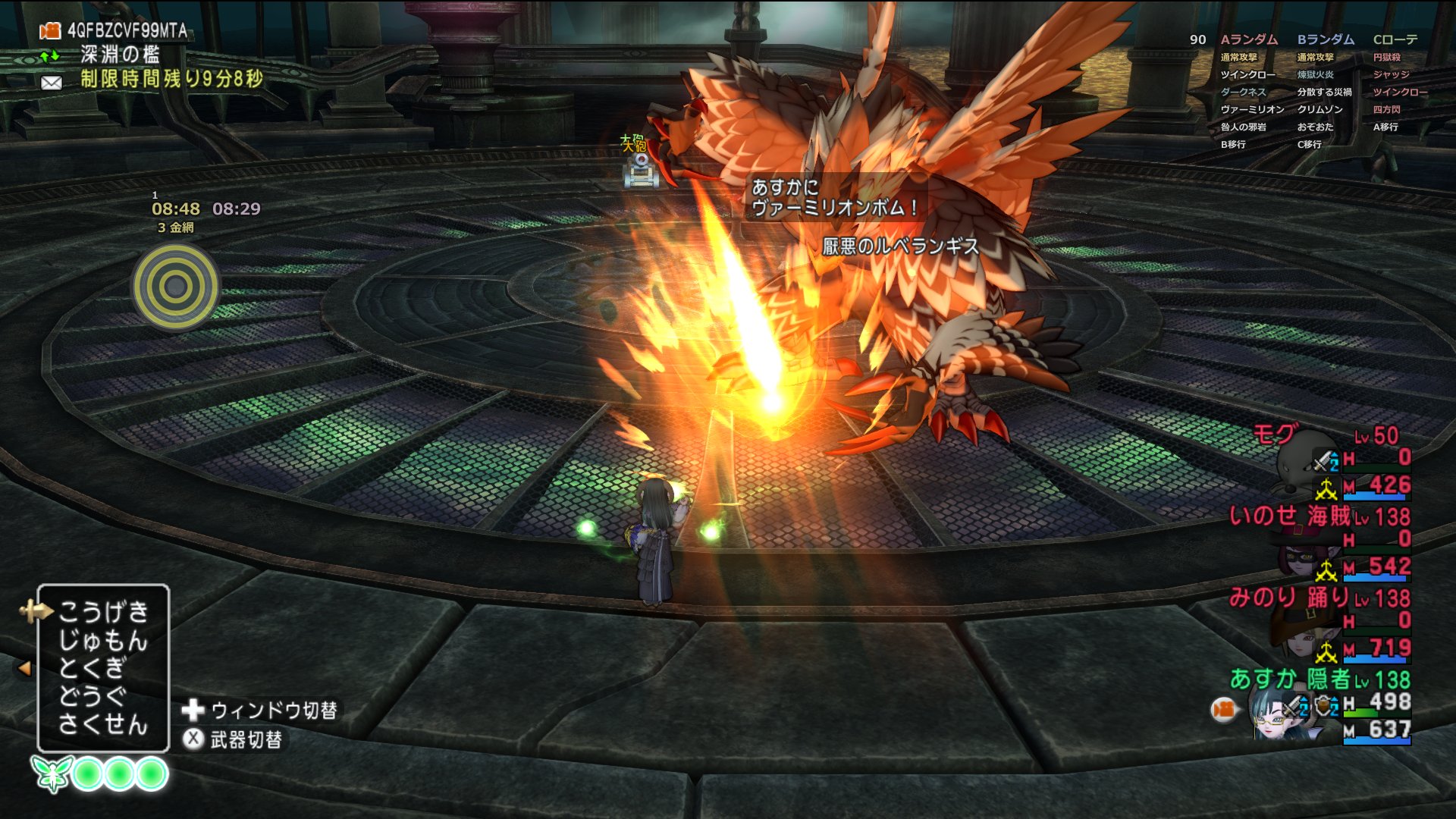
Task: Click the green fairy icon
Action: click(52, 774)
